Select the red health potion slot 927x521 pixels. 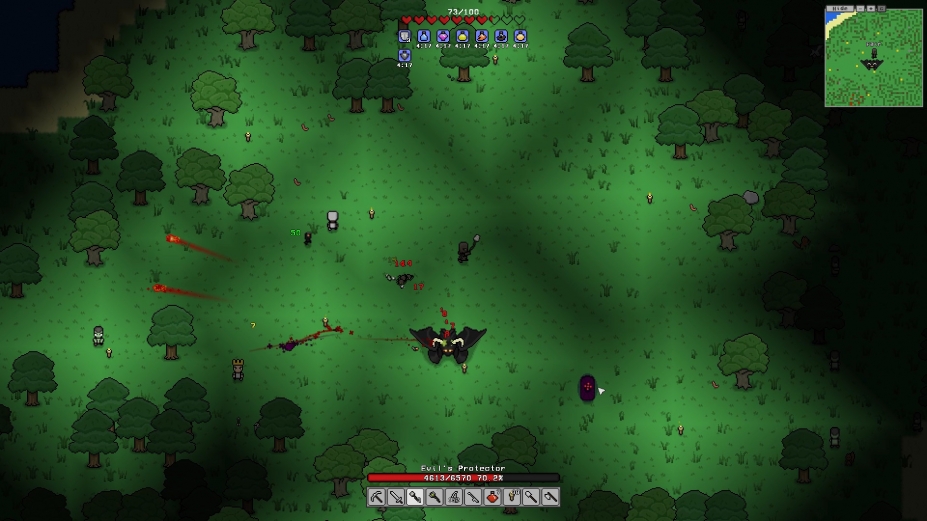pyautogui.click(x=492, y=496)
